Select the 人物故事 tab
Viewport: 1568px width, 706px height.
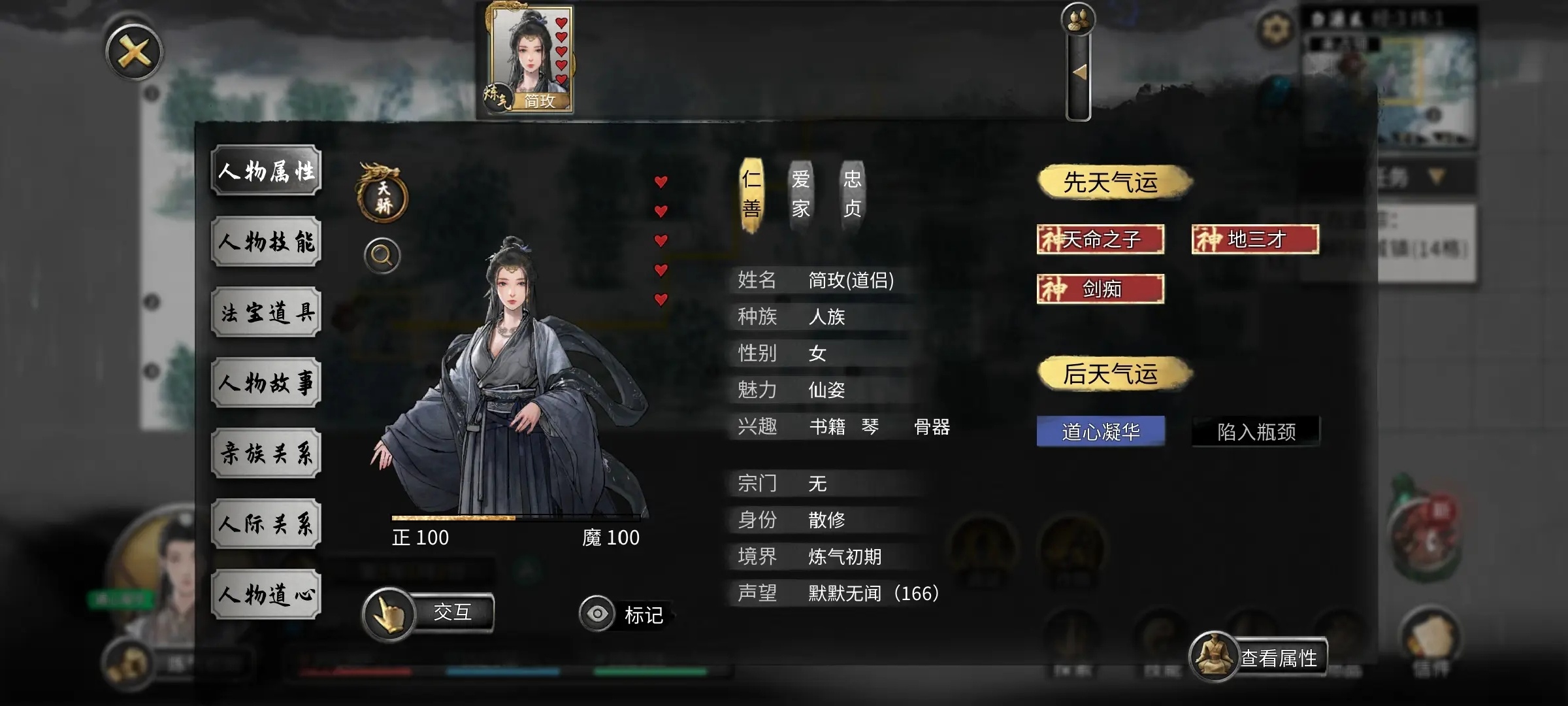(267, 383)
